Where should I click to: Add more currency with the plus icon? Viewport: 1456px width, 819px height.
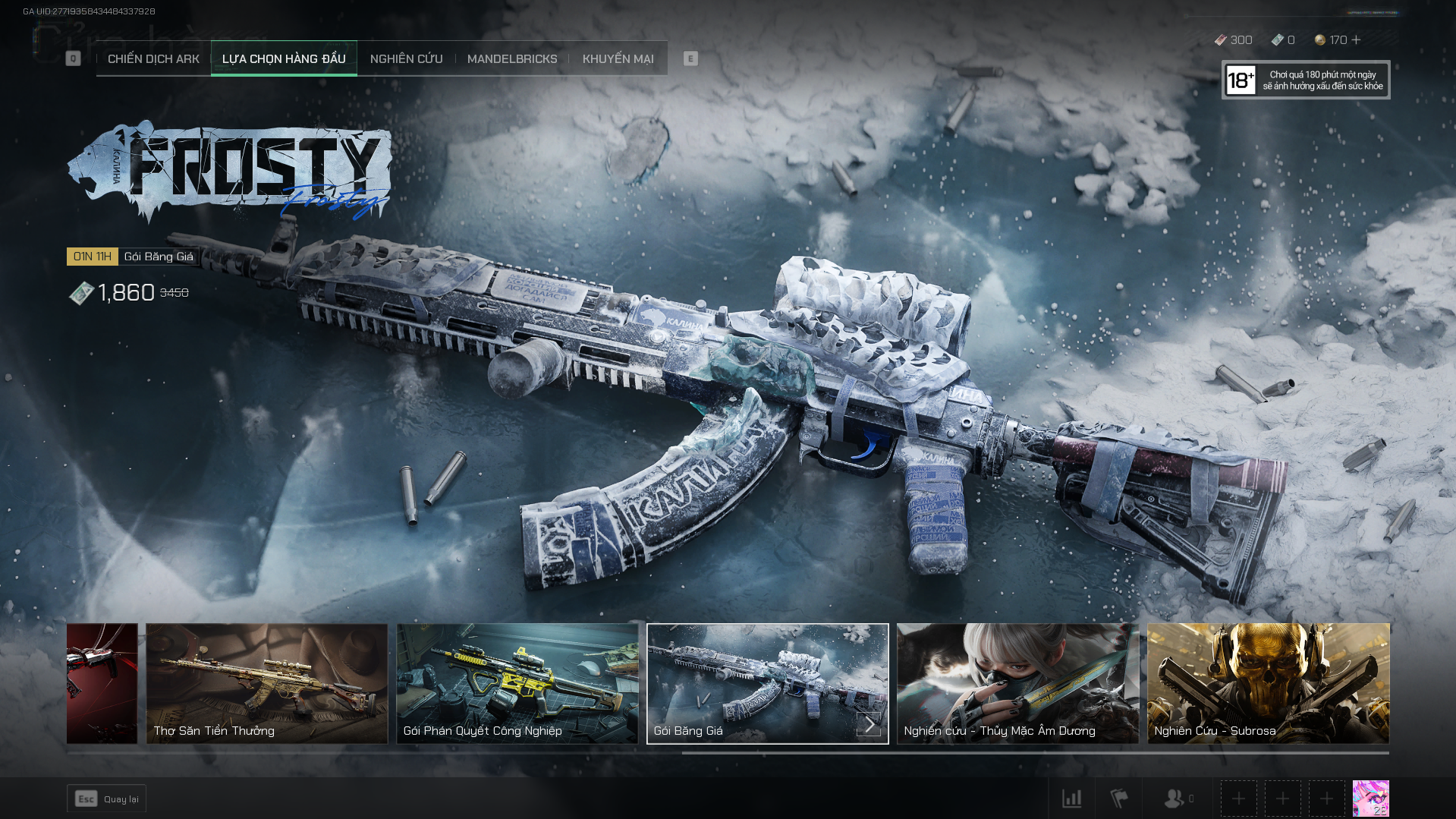tap(1357, 40)
